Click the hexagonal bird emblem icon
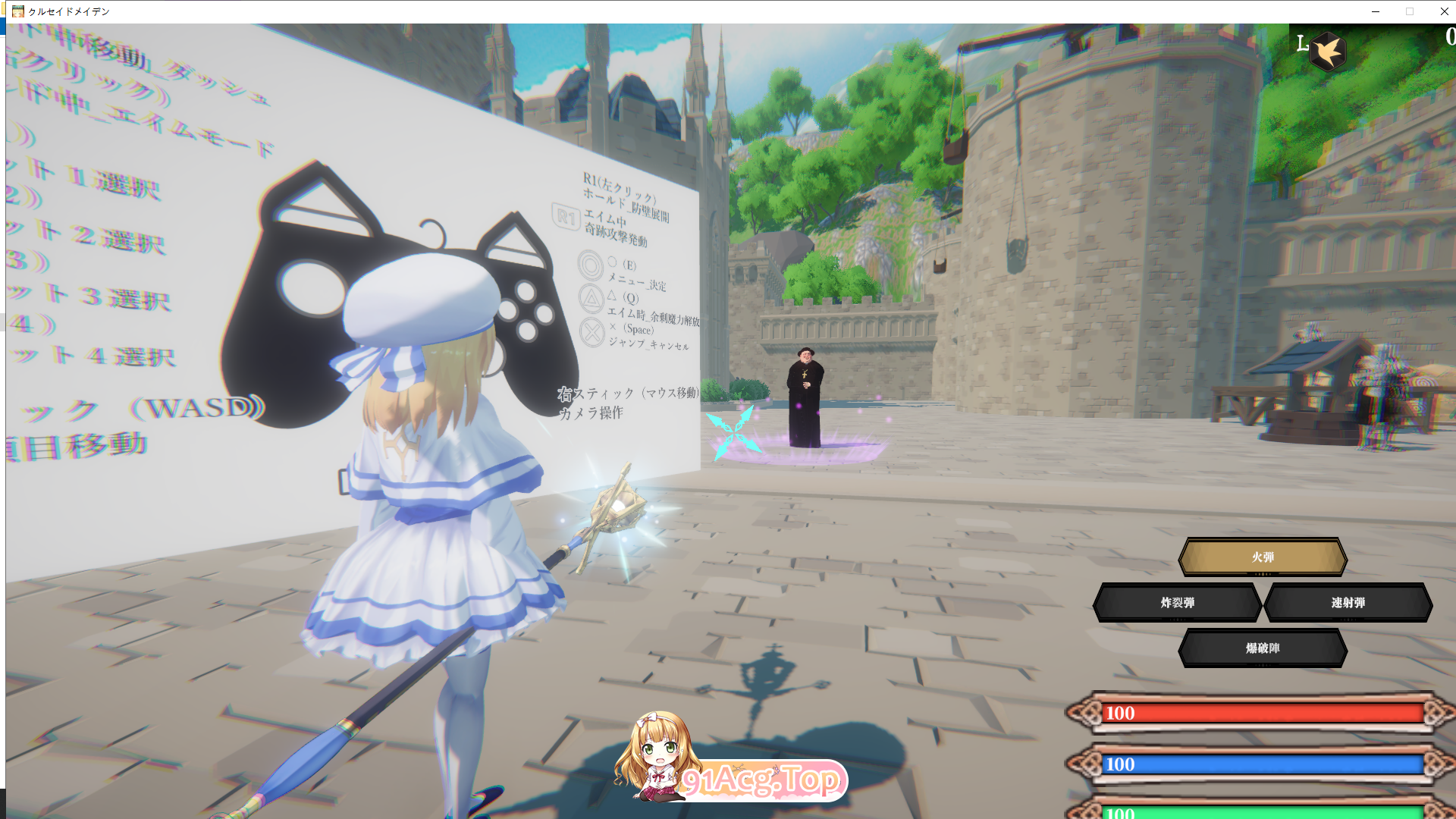The width and height of the screenshot is (1456, 819). pos(1328,49)
